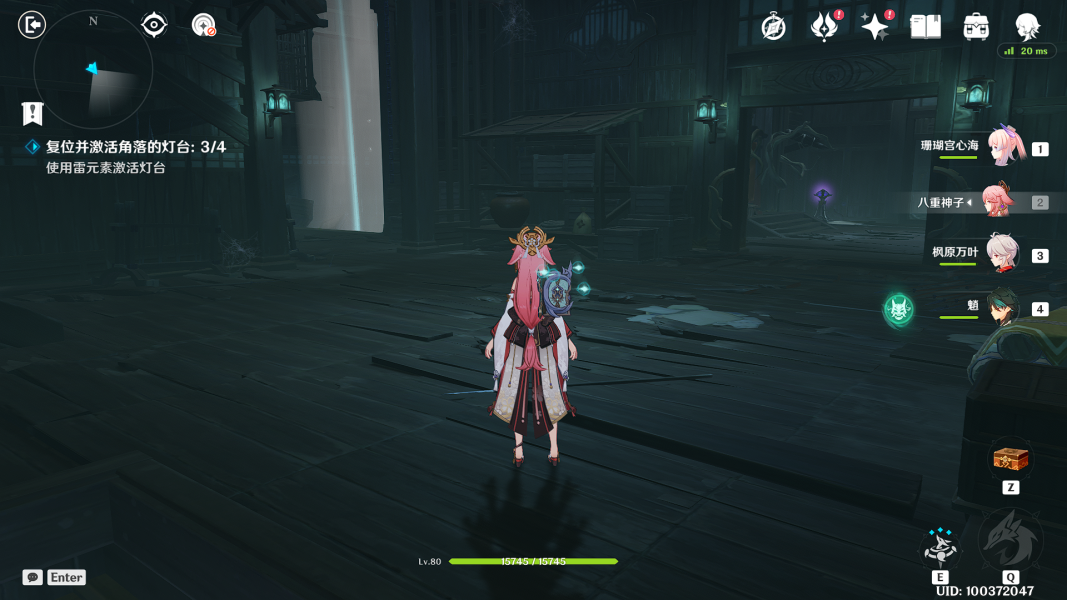Click the quest flag icon
The image size is (1067, 600).
click(x=33, y=113)
